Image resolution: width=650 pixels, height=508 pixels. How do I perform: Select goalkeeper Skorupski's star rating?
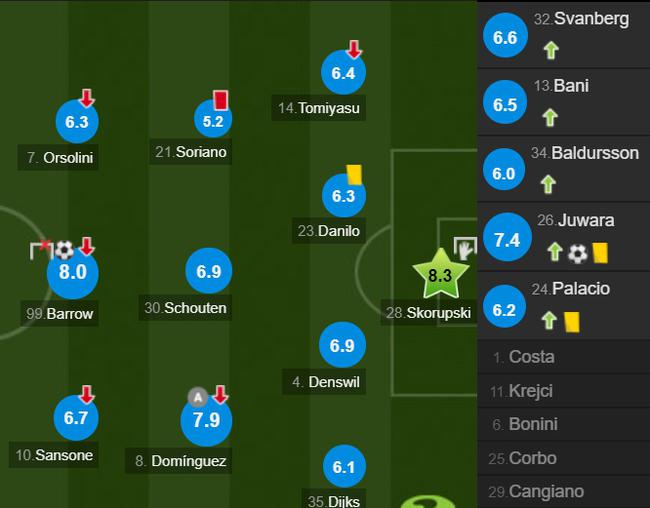tap(440, 274)
